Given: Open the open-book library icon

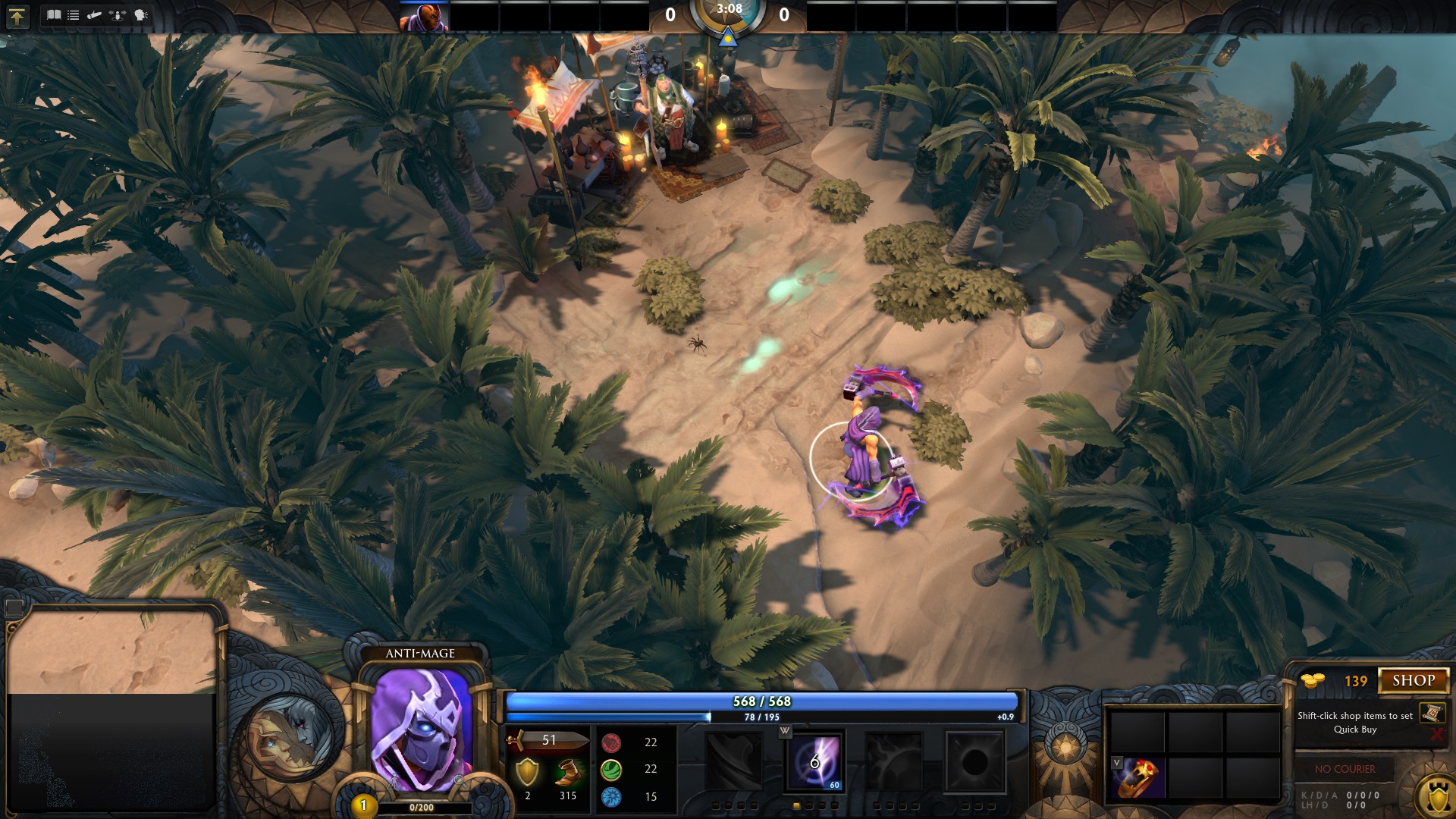Looking at the screenshot, I should pyautogui.click(x=54, y=14).
